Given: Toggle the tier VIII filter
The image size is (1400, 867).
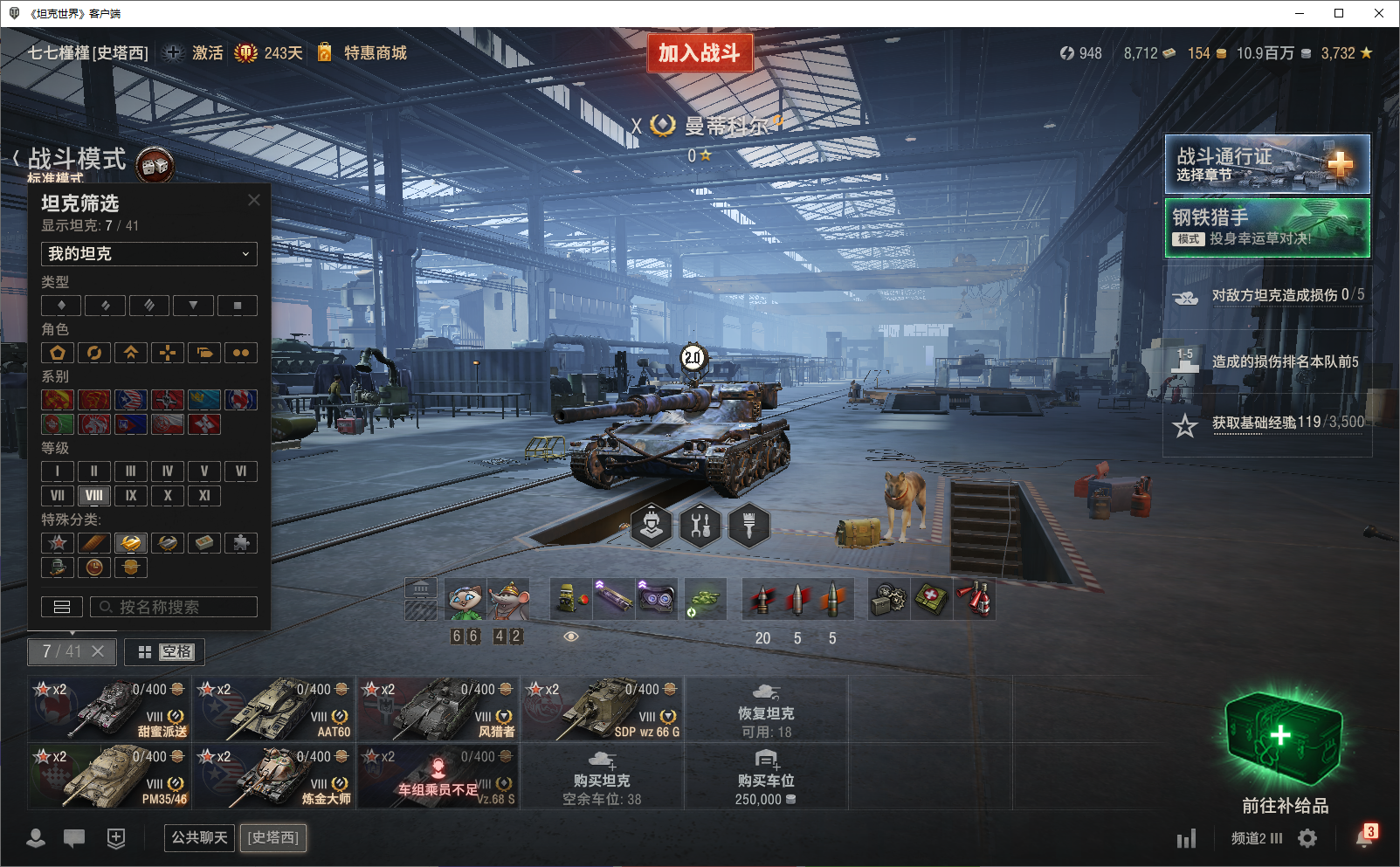Looking at the screenshot, I should (x=94, y=496).
